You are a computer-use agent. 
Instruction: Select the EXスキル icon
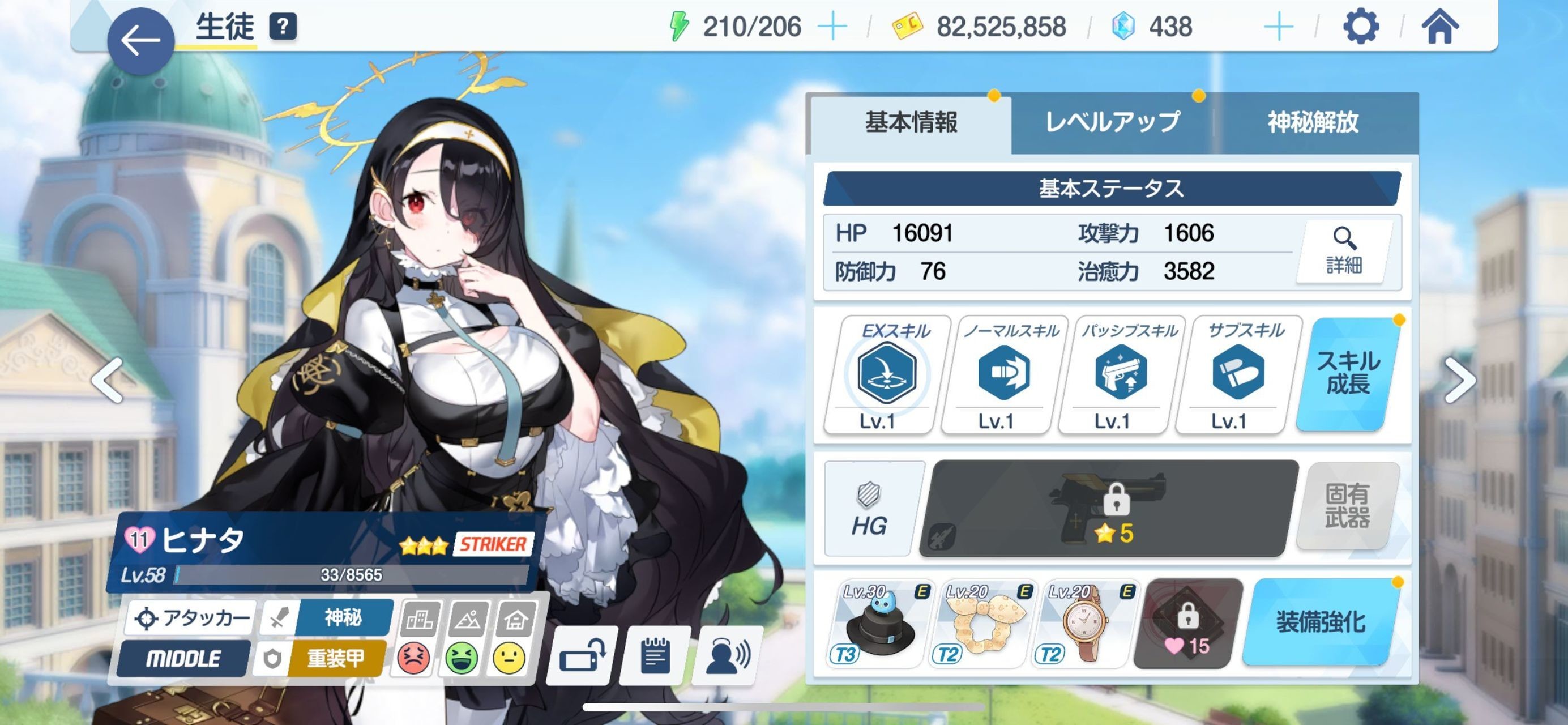[886, 373]
